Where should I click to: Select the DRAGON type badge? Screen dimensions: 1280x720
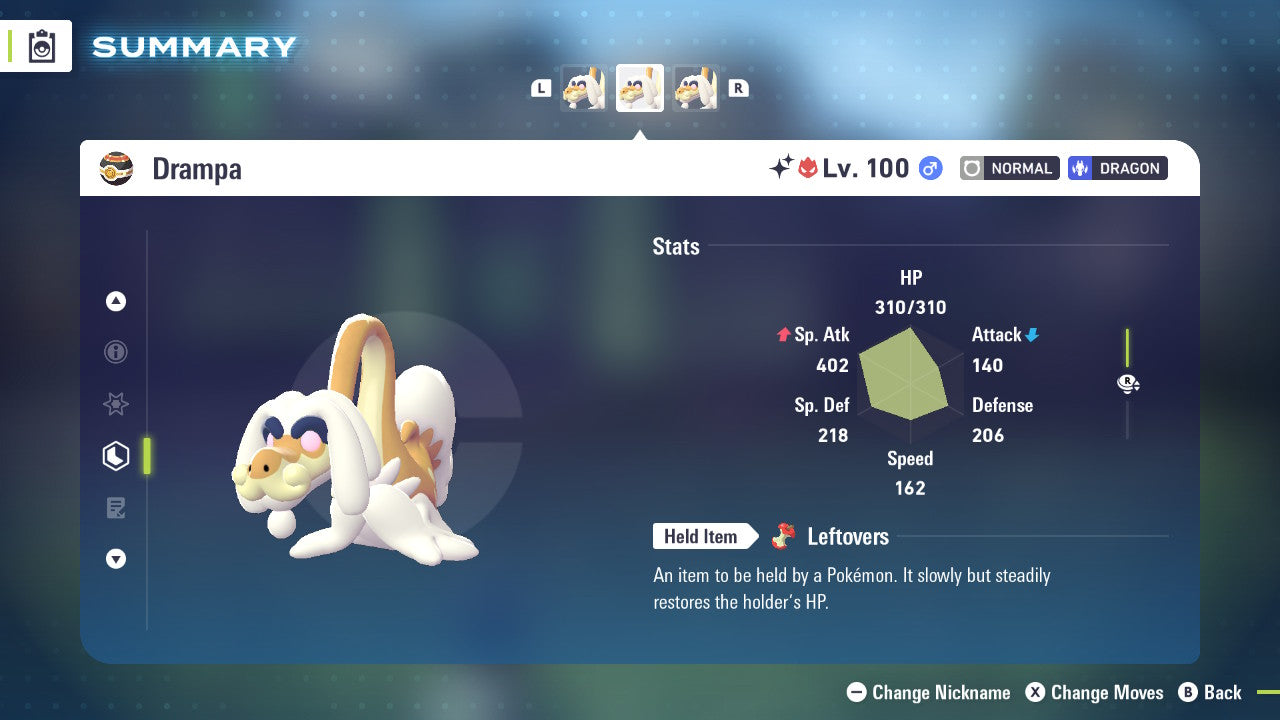pos(1117,168)
